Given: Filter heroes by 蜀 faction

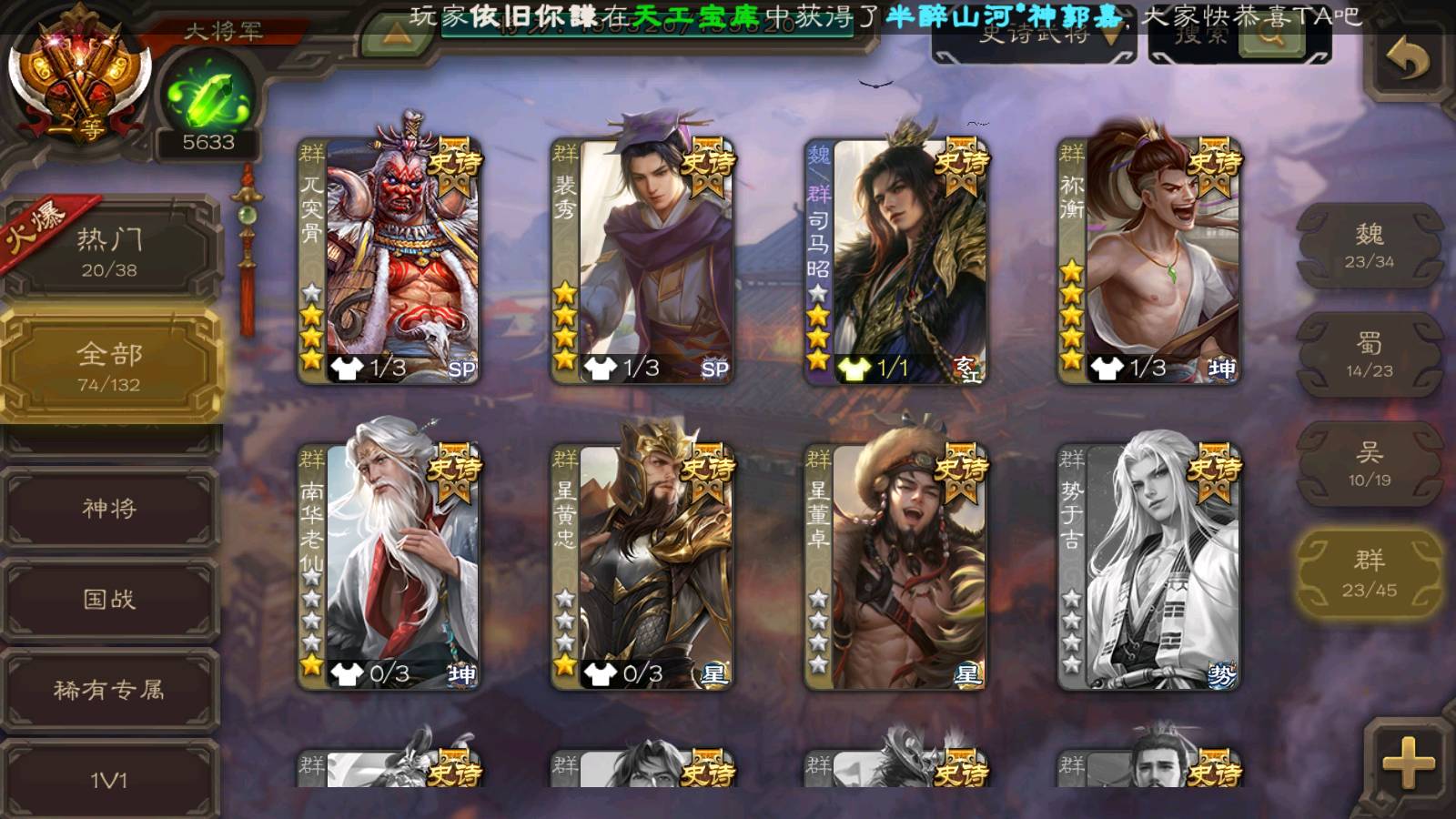Looking at the screenshot, I should 1369,355.
